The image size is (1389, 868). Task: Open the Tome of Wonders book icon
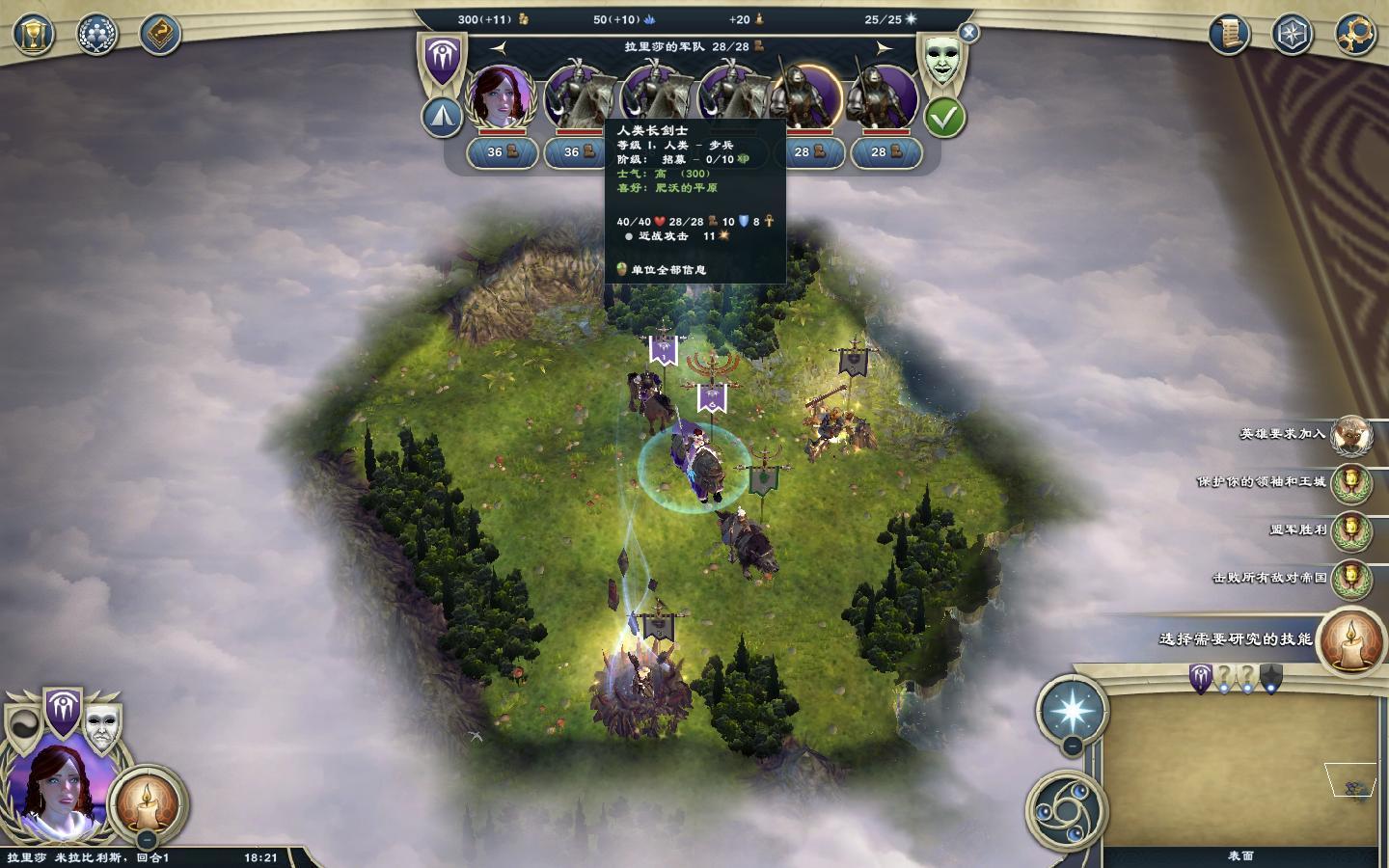(160, 35)
